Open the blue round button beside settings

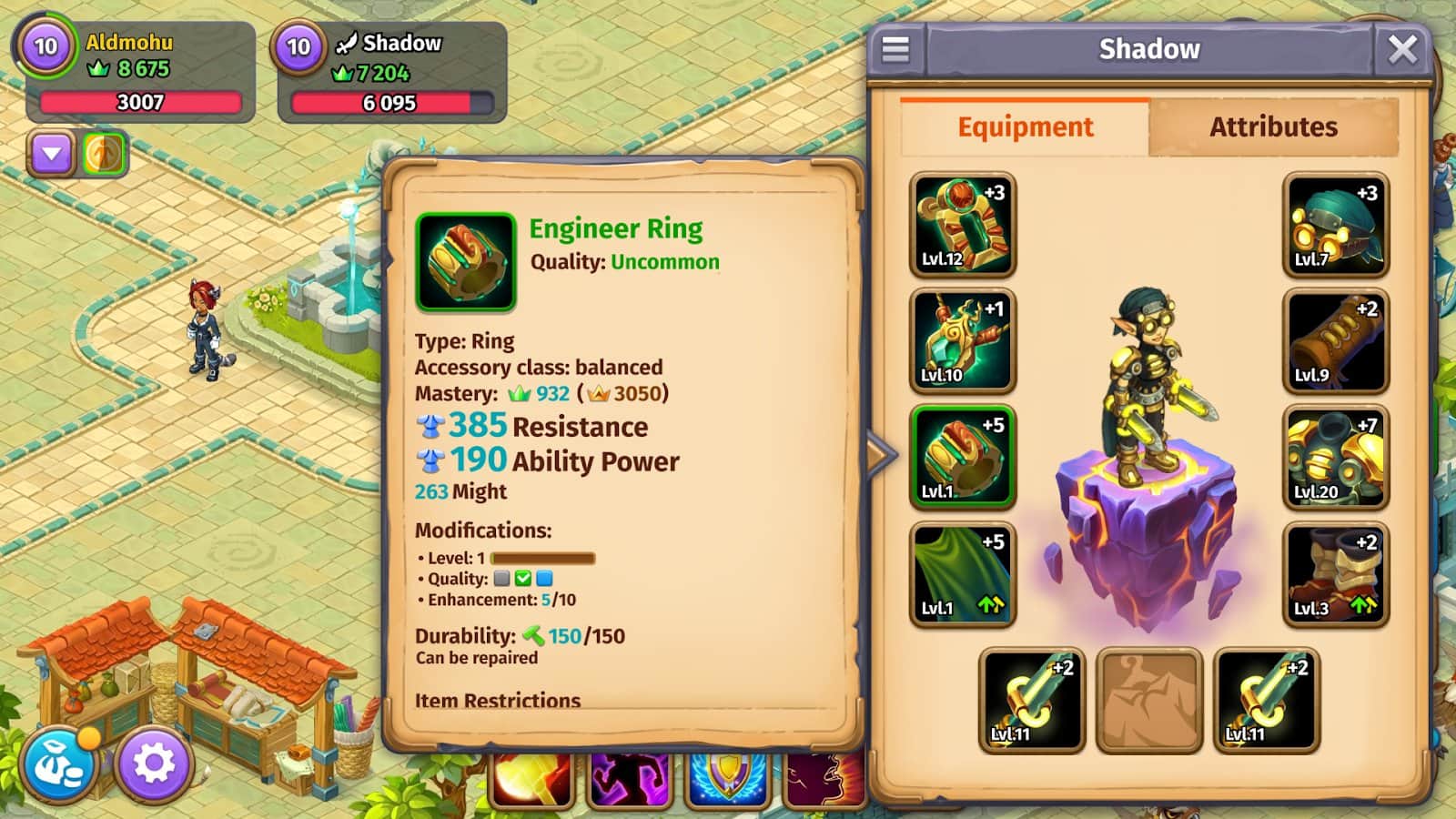58,766
